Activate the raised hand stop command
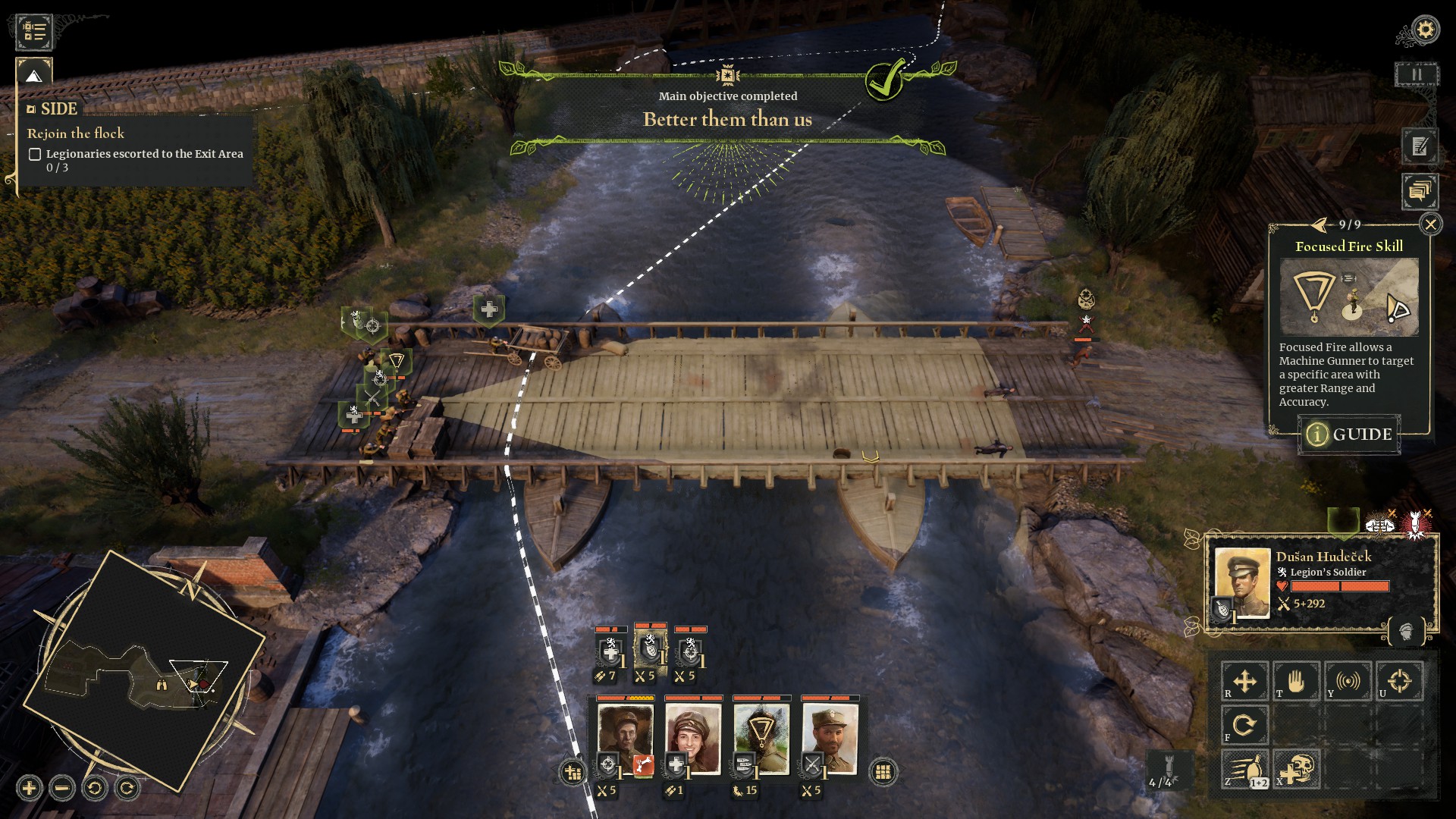Viewport: 1456px width, 819px height. 1296,681
